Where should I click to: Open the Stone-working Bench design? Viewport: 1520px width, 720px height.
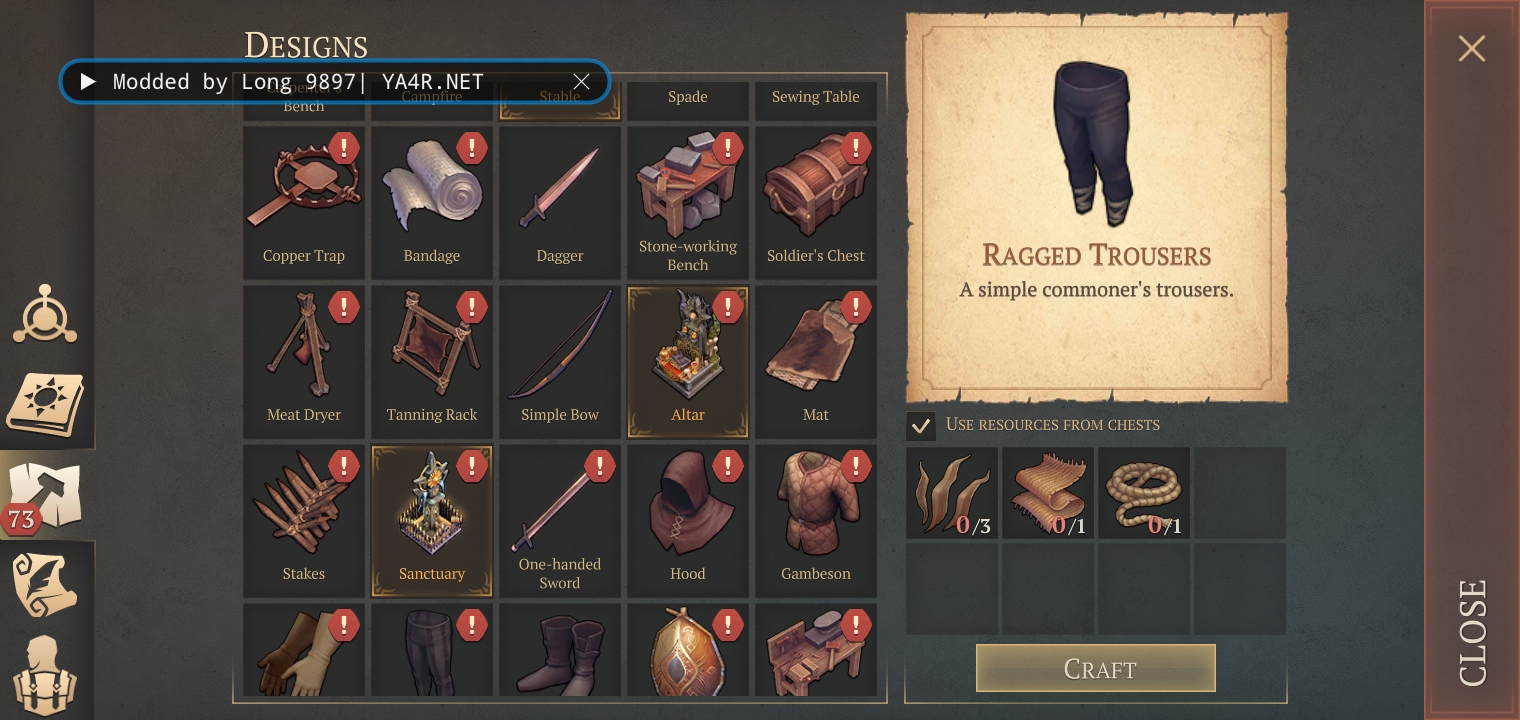(x=688, y=203)
